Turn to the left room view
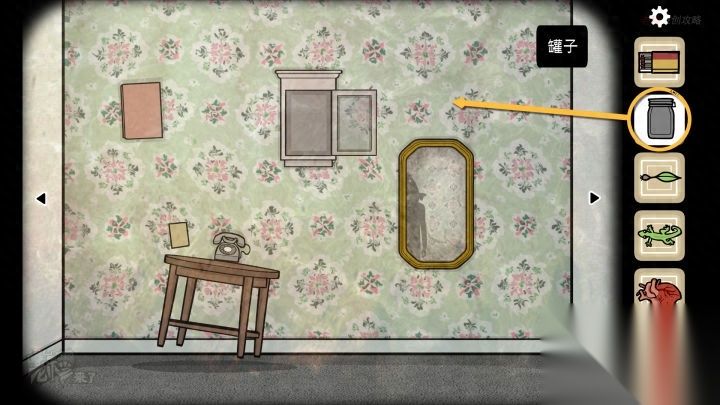 41,198
